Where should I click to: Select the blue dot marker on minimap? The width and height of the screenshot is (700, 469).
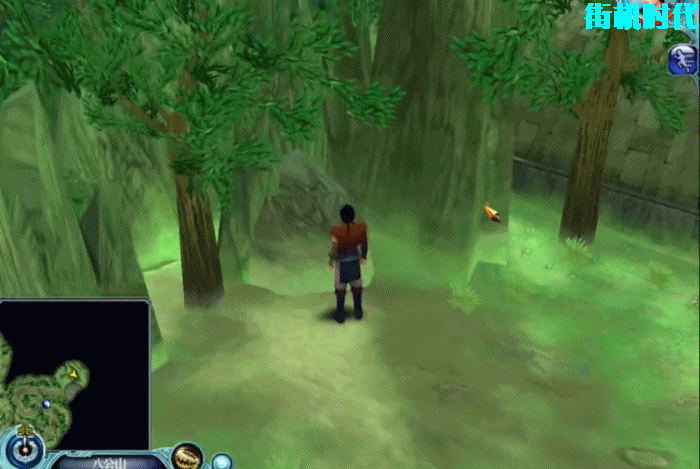pyautogui.click(x=46, y=404)
